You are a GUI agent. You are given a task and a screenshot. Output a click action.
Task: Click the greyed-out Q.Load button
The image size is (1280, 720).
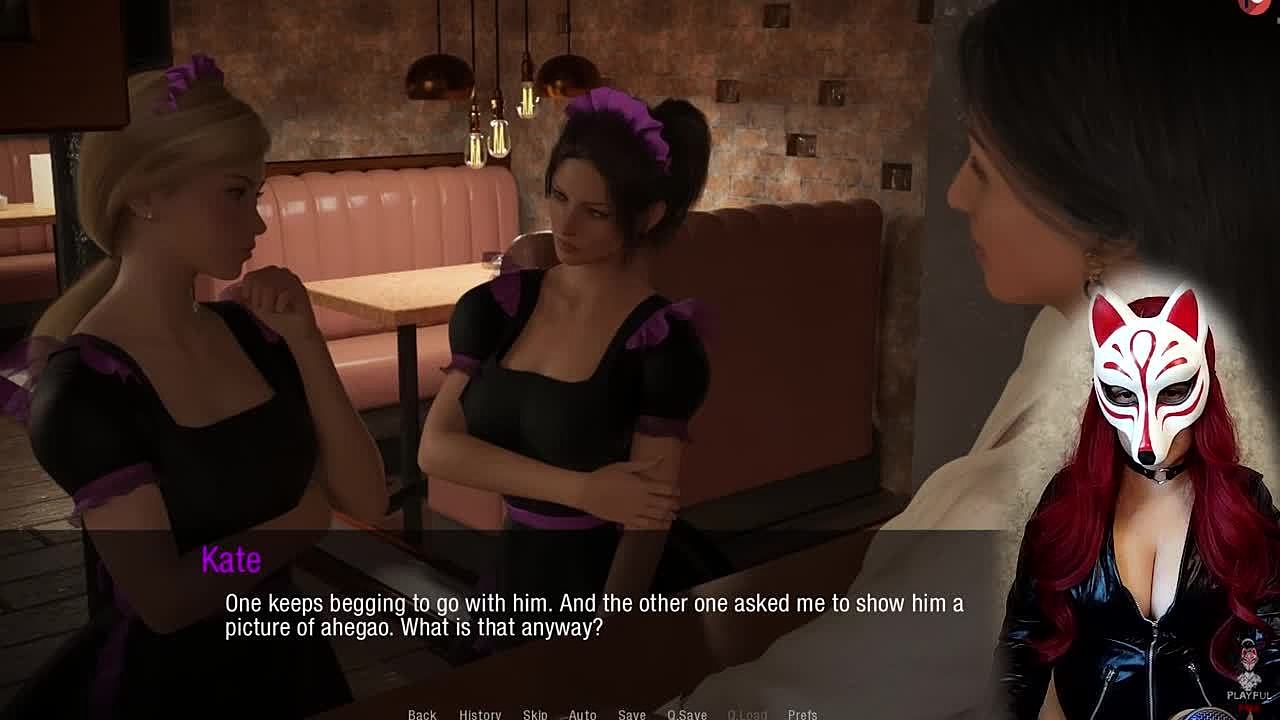click(747, 714)
